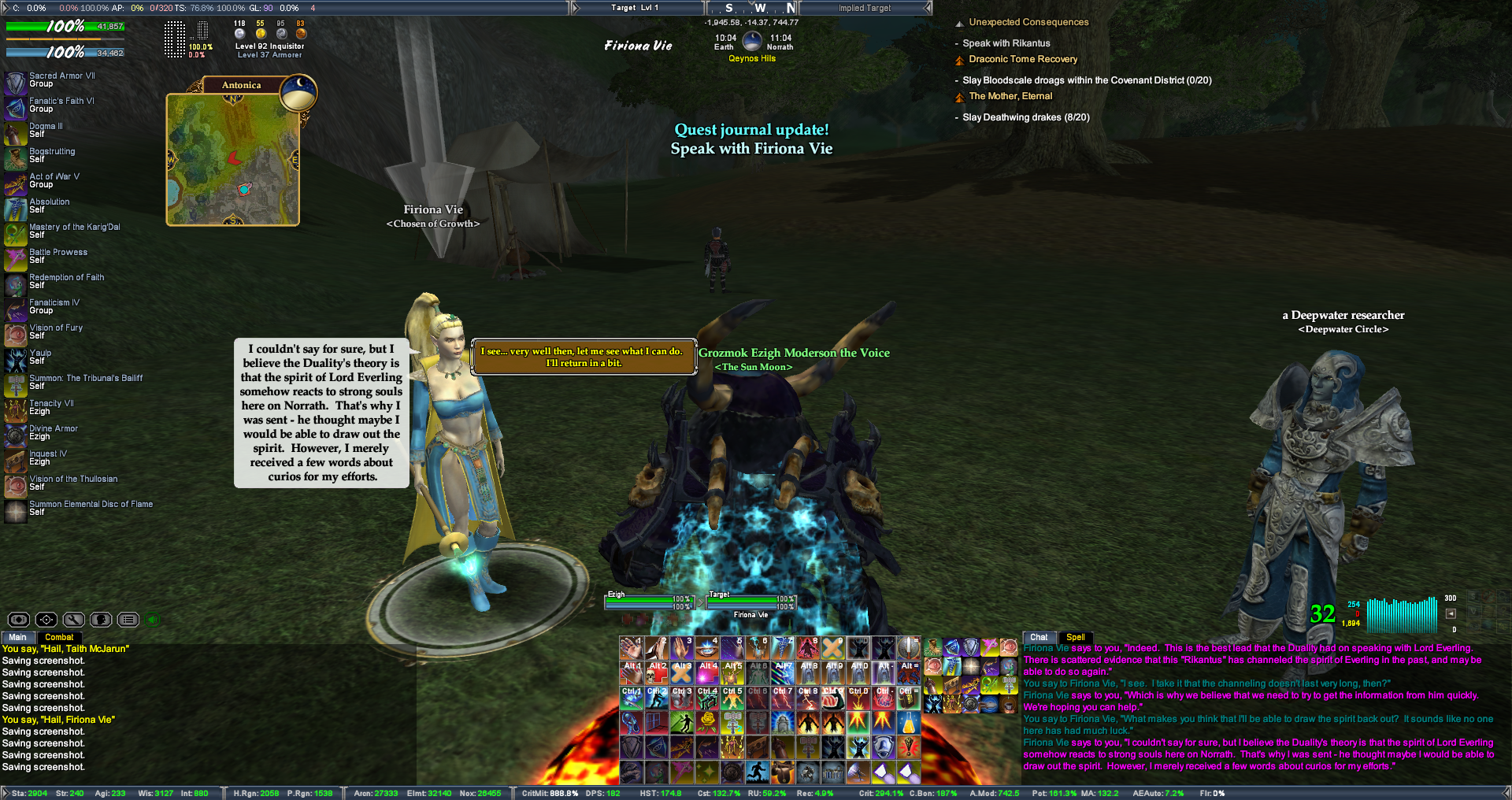Click the Yaulp buff icon

click(16, 359)
